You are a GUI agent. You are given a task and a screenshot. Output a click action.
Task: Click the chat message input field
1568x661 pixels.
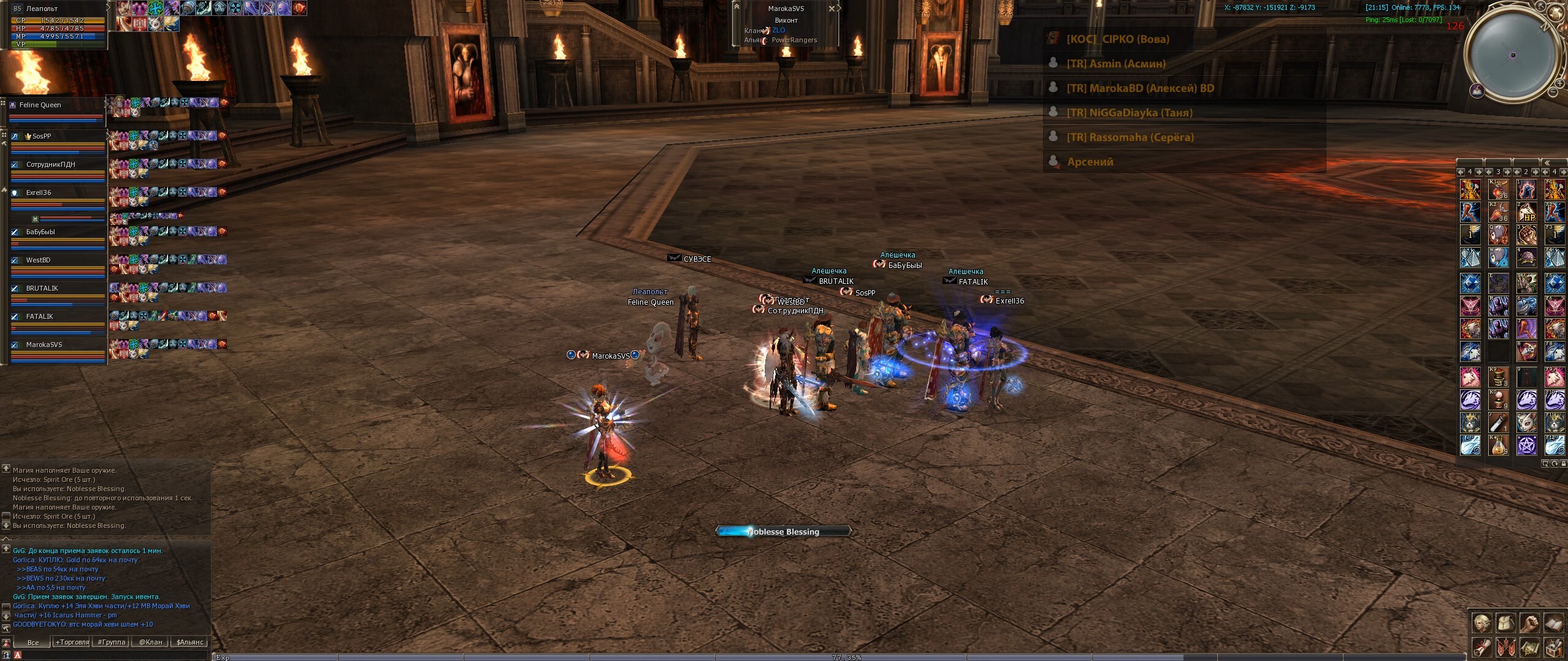pyautogui.click(x=110, y=655)
